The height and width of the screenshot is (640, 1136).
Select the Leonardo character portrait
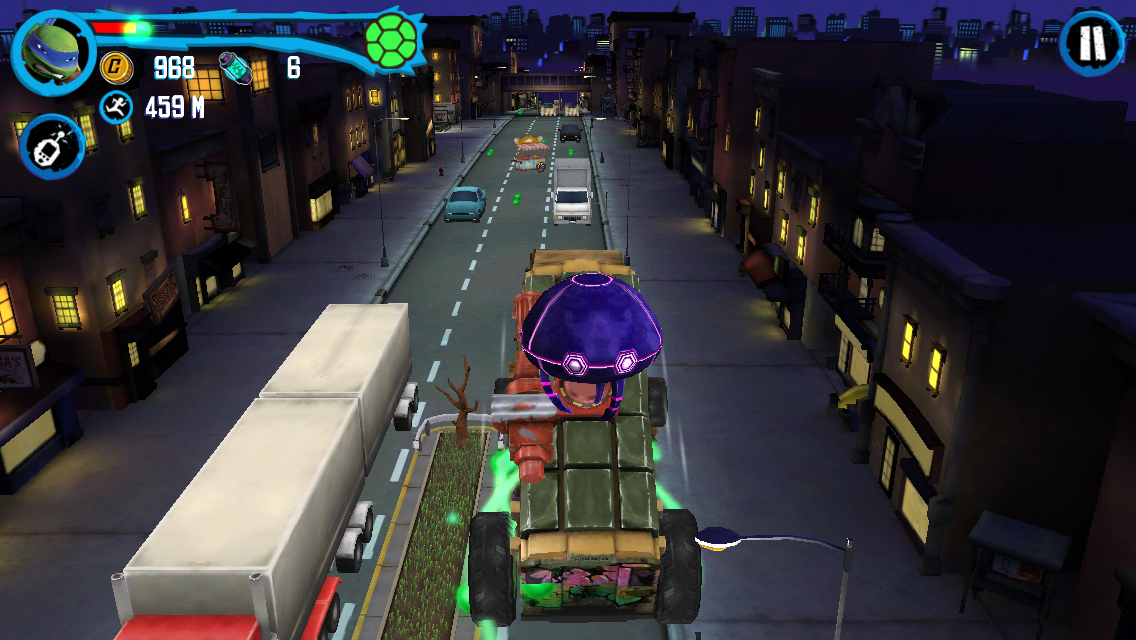pyautogui.click(x=53, y=48)
